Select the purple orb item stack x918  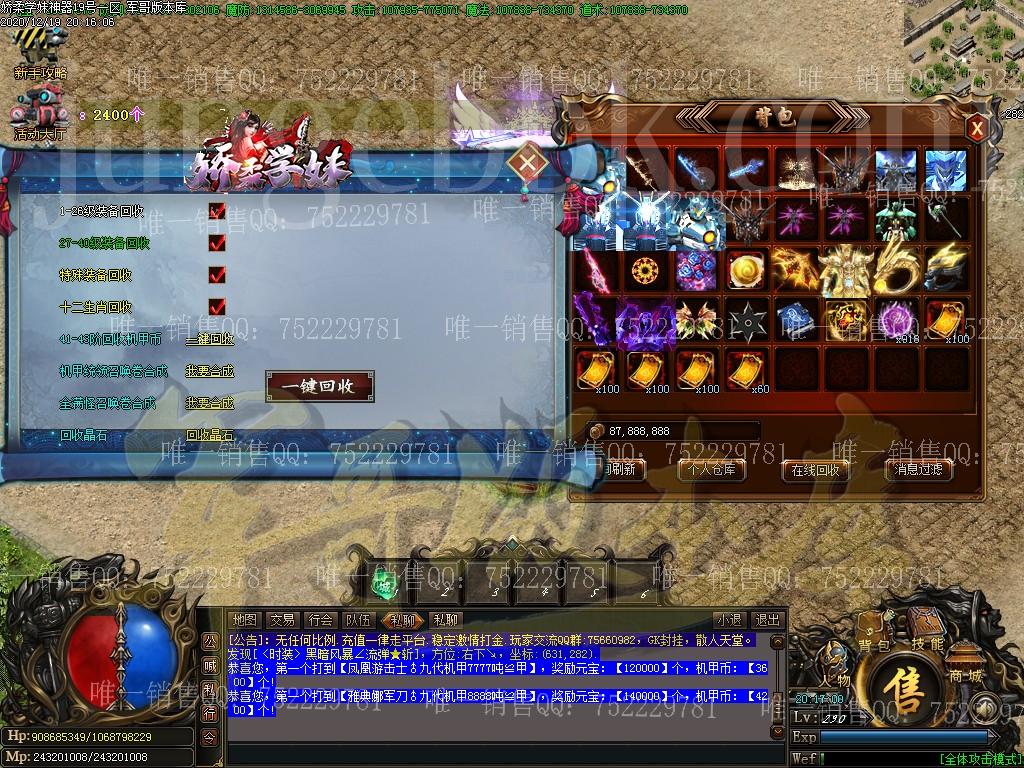click(895, 321)
